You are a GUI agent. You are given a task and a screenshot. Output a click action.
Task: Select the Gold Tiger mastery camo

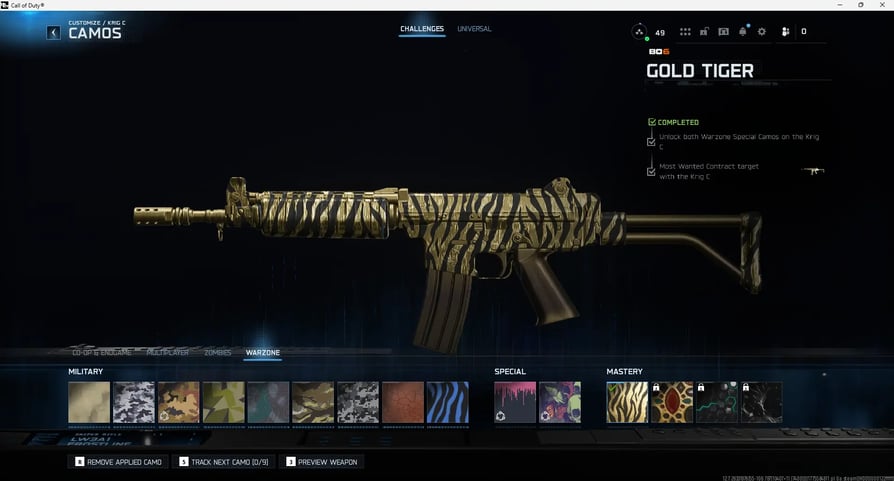click(627, 402)
